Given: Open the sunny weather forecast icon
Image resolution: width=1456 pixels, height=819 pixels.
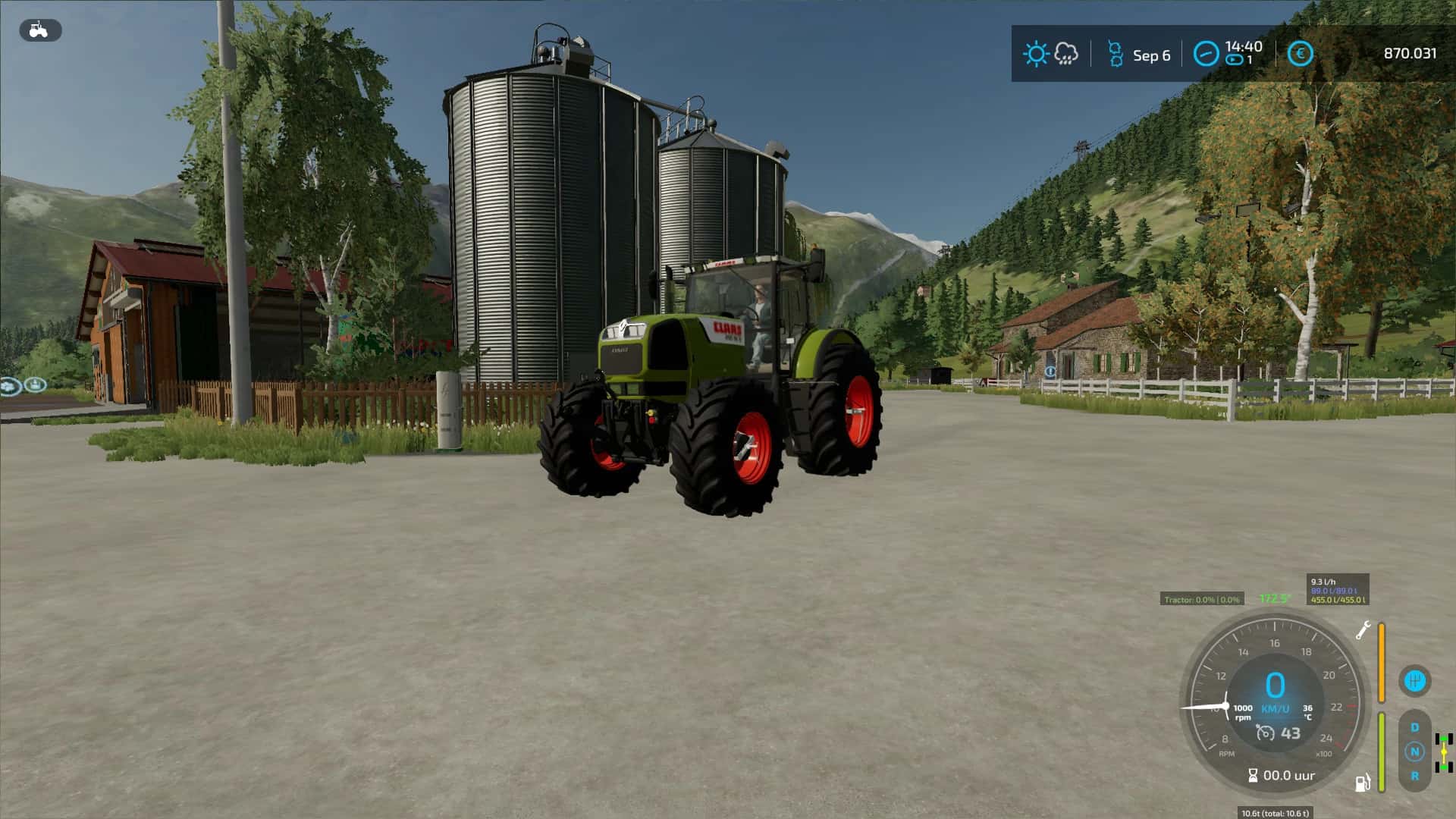Looking at the screenshot, I should pyautogui.click(x=1035, y=54).
